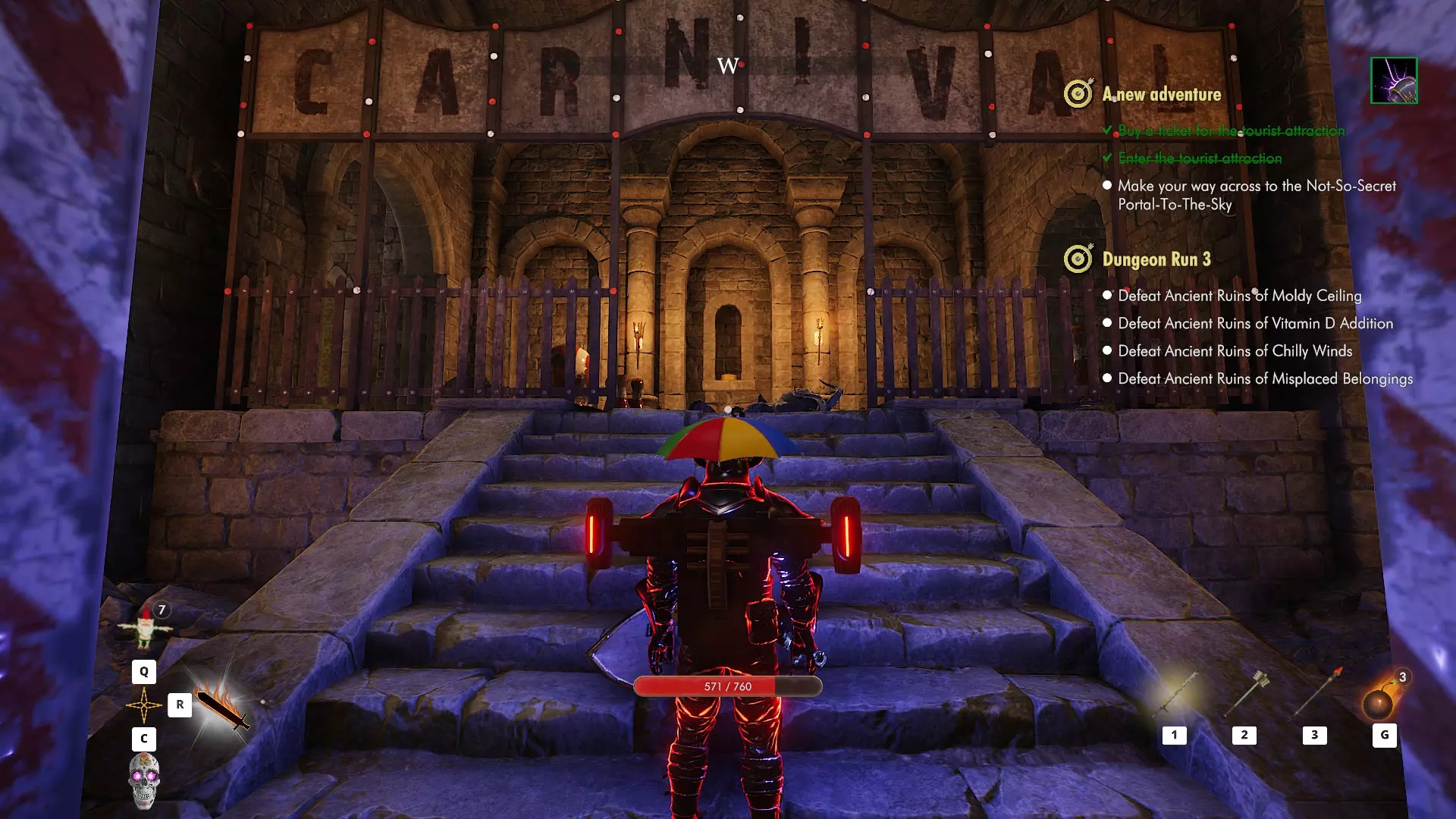Select the Portal-To-The-Sky objective
Screen dimensions: 1456x819
(1256, 195)
